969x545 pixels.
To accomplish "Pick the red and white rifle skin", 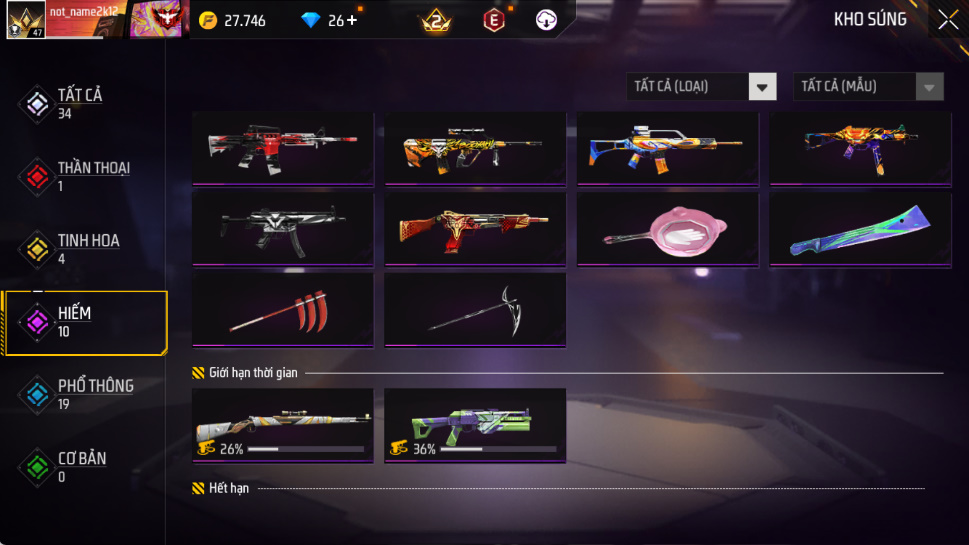I will [x=282, y=148].
